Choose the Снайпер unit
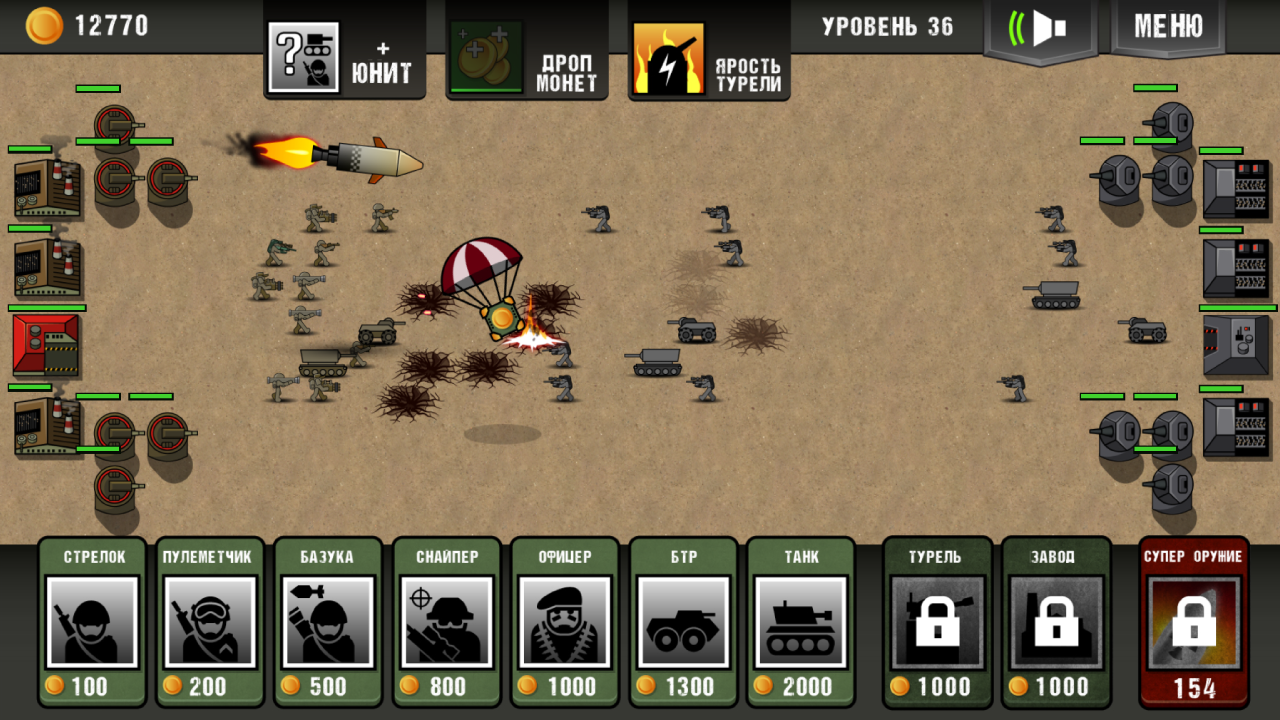The height and width of the screenshot is (720, 1280). [x=446, y=620]
